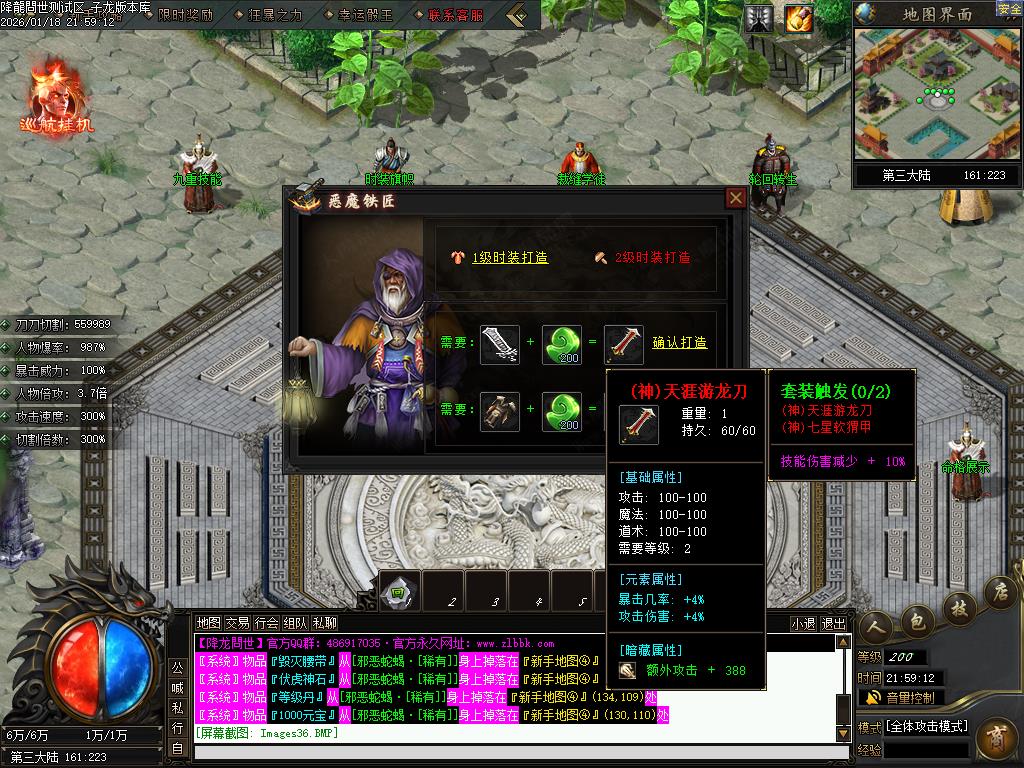Switch to the 地图 chat tab
The height and width of the screenshot is (768, 1024).
(x=208, y=622)
